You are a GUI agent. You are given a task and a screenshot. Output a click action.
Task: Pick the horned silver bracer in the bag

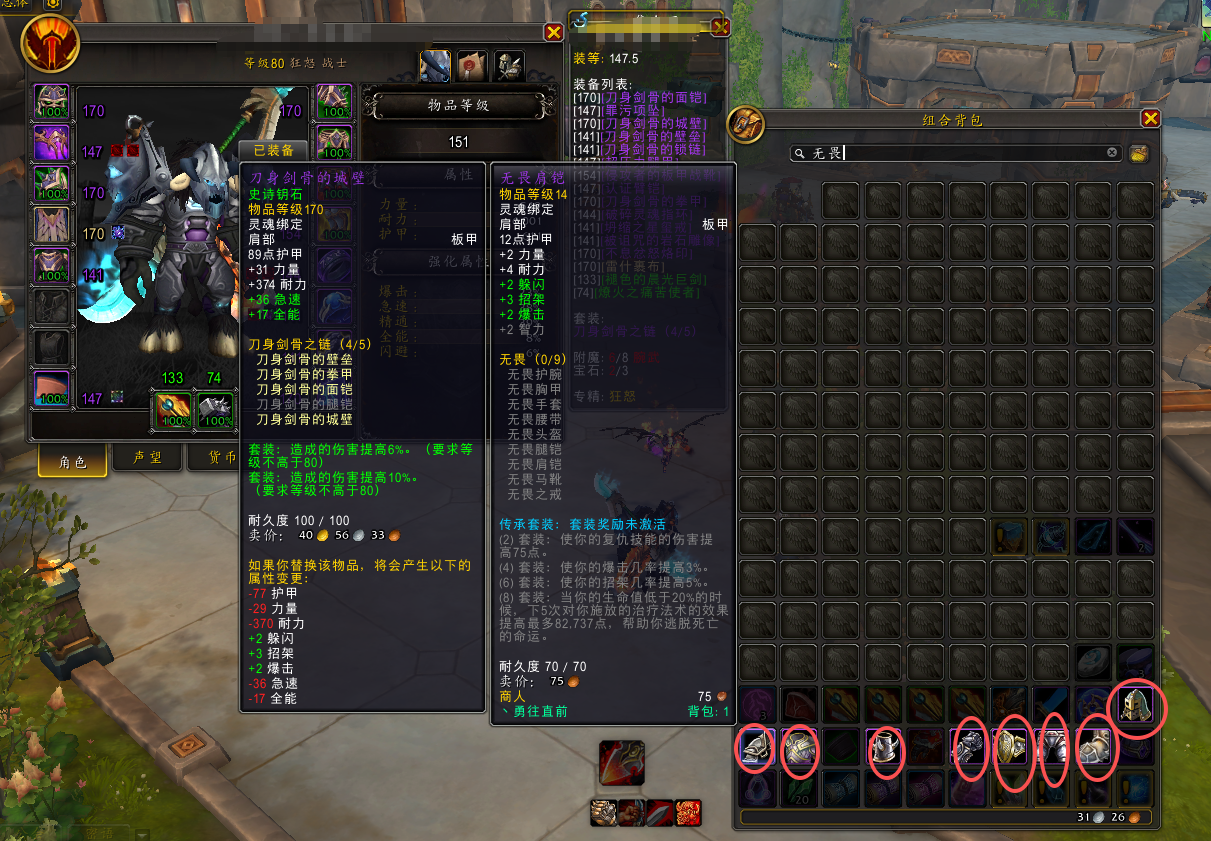click(x=883, y=749)
